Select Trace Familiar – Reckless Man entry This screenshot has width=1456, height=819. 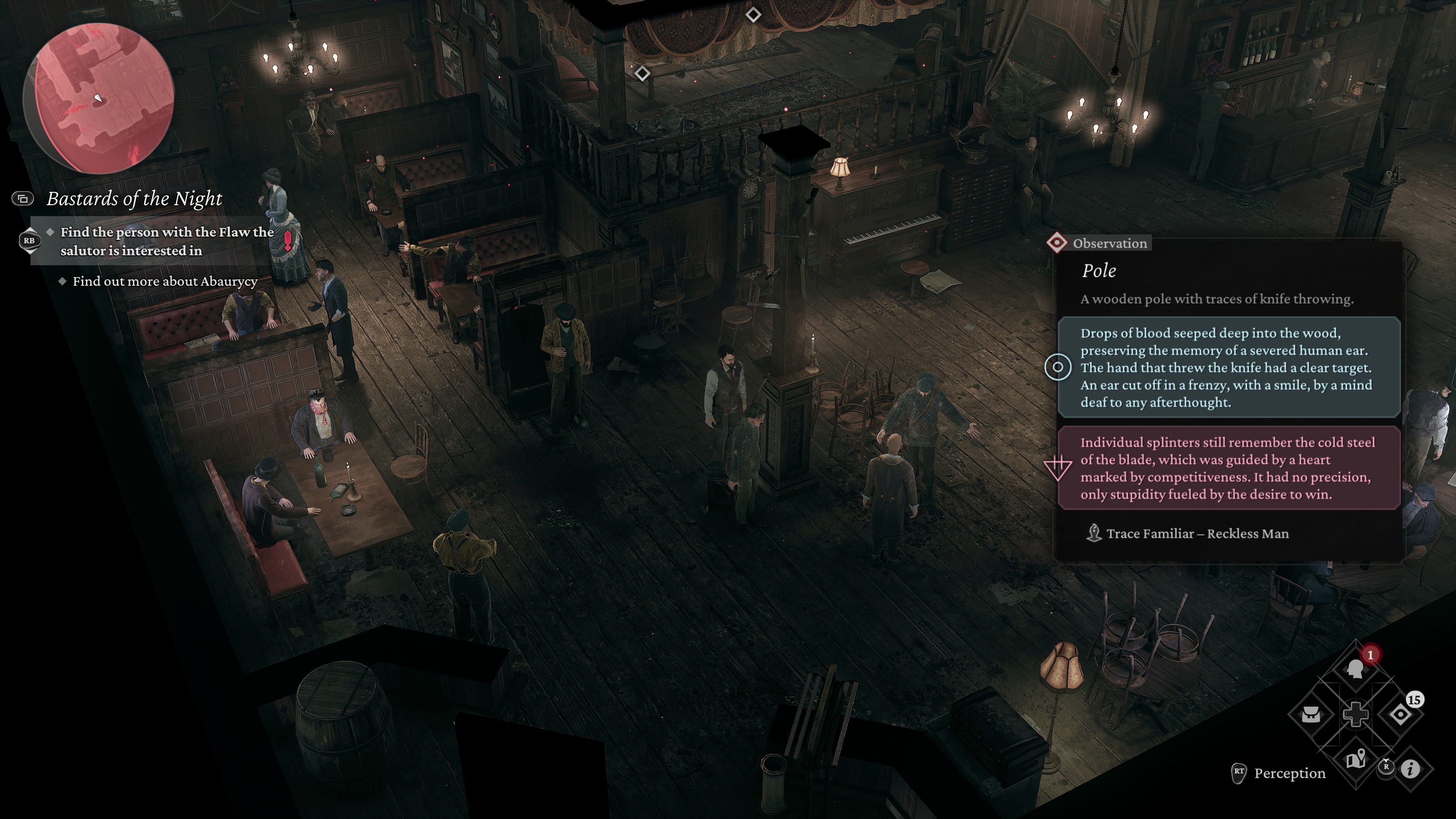(x=1197, y=534)
